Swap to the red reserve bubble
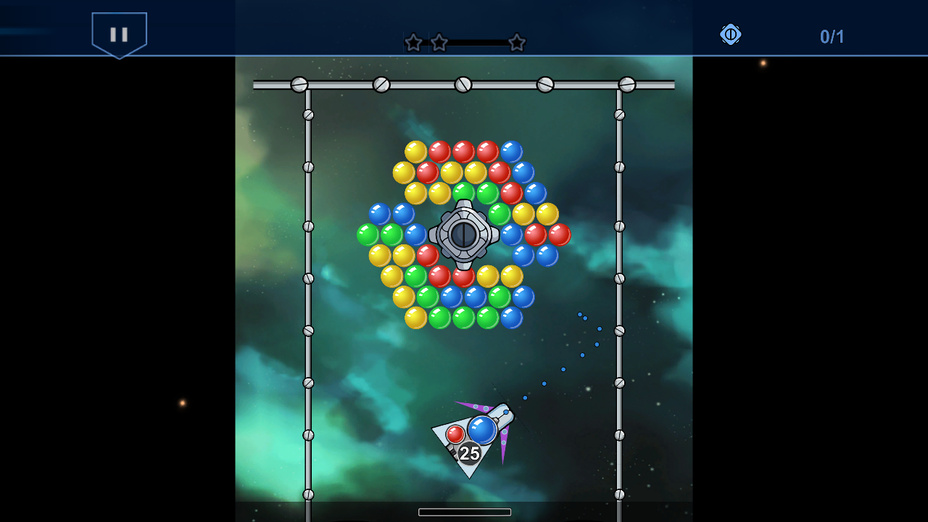This screenshot has height=522, width=928. 455,434
